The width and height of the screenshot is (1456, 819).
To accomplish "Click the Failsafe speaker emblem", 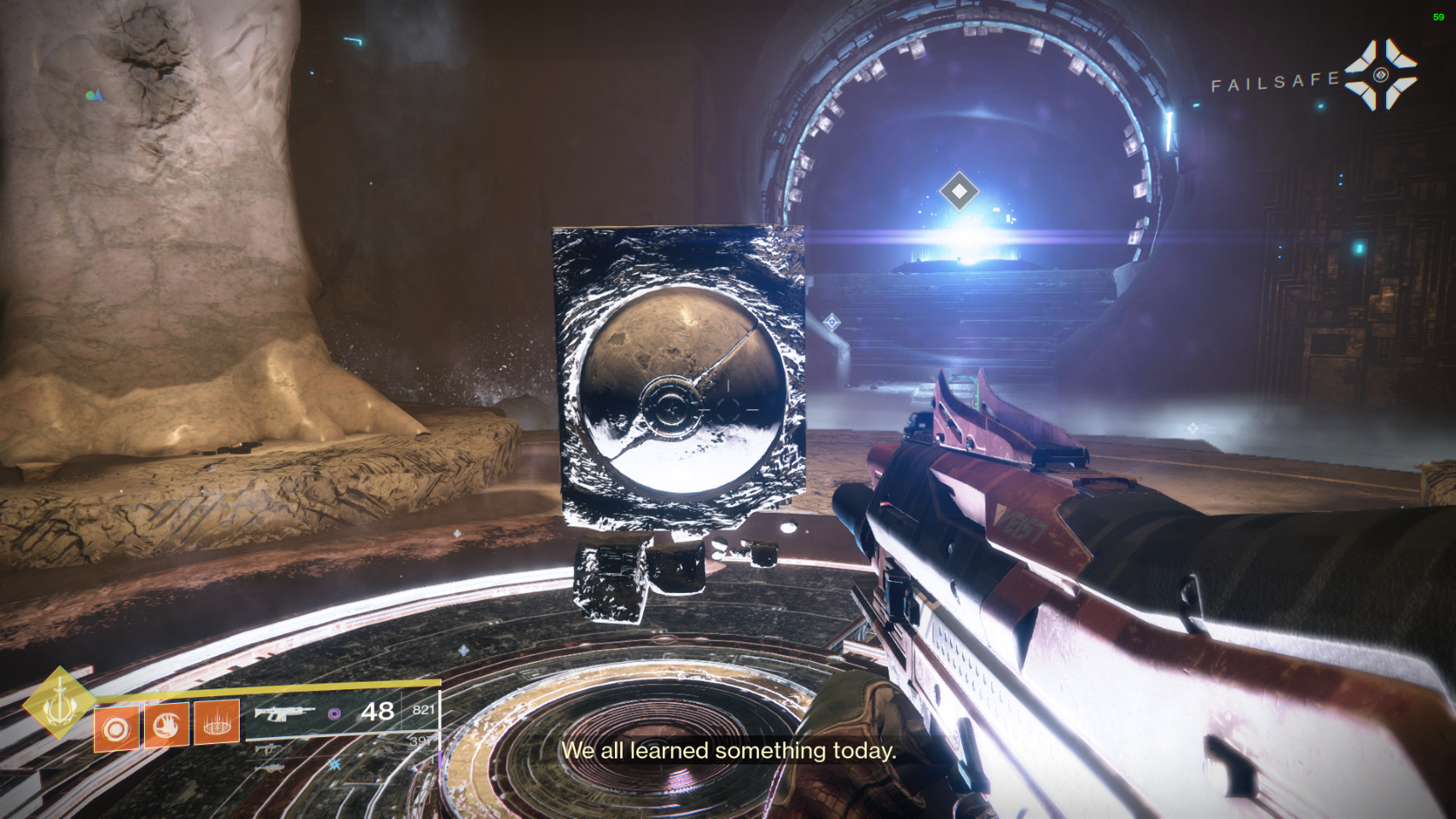I will point(1381,75).
